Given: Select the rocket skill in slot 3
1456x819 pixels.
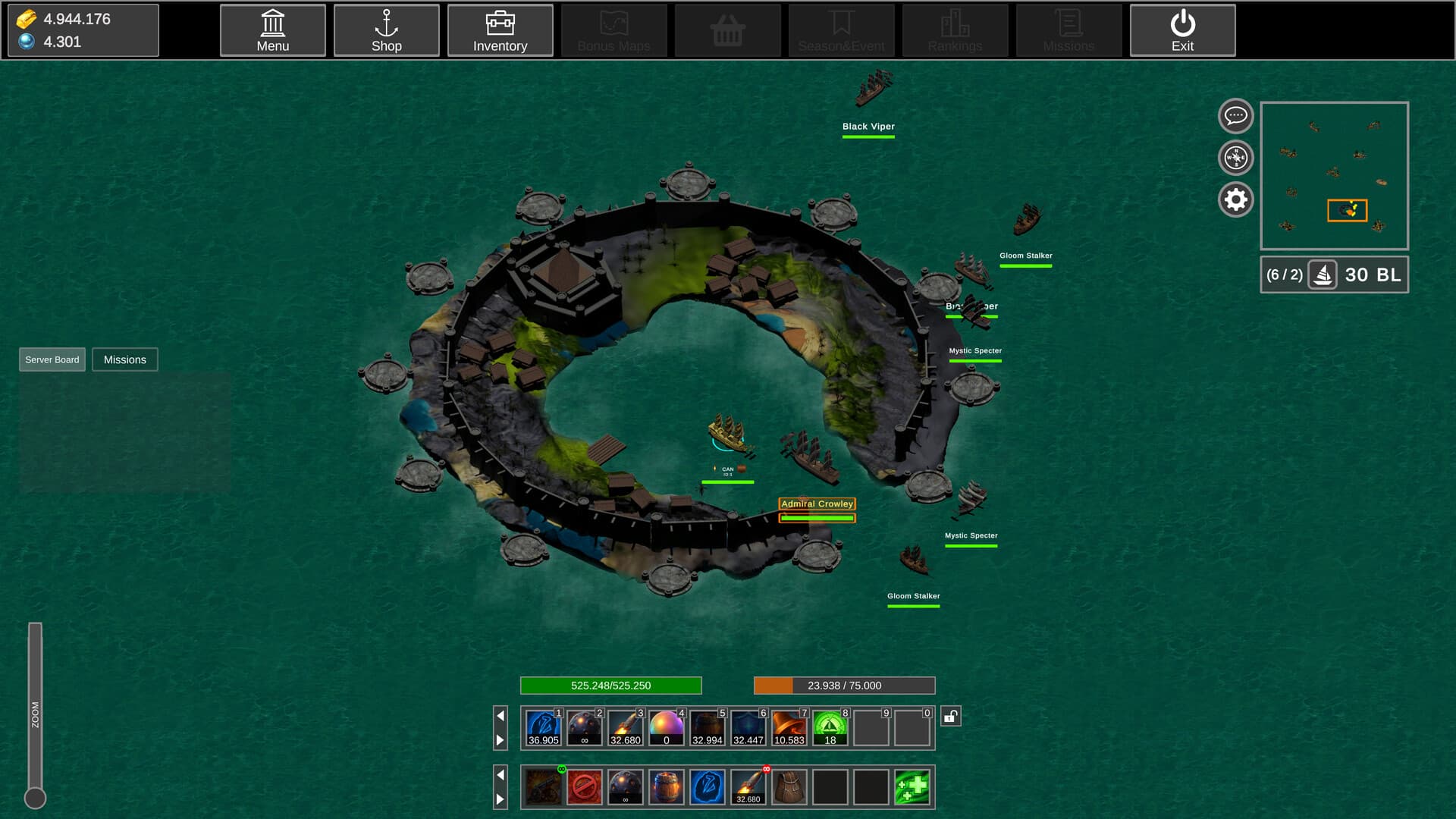Looking at the screenshot, I should [x=626, y=726].
